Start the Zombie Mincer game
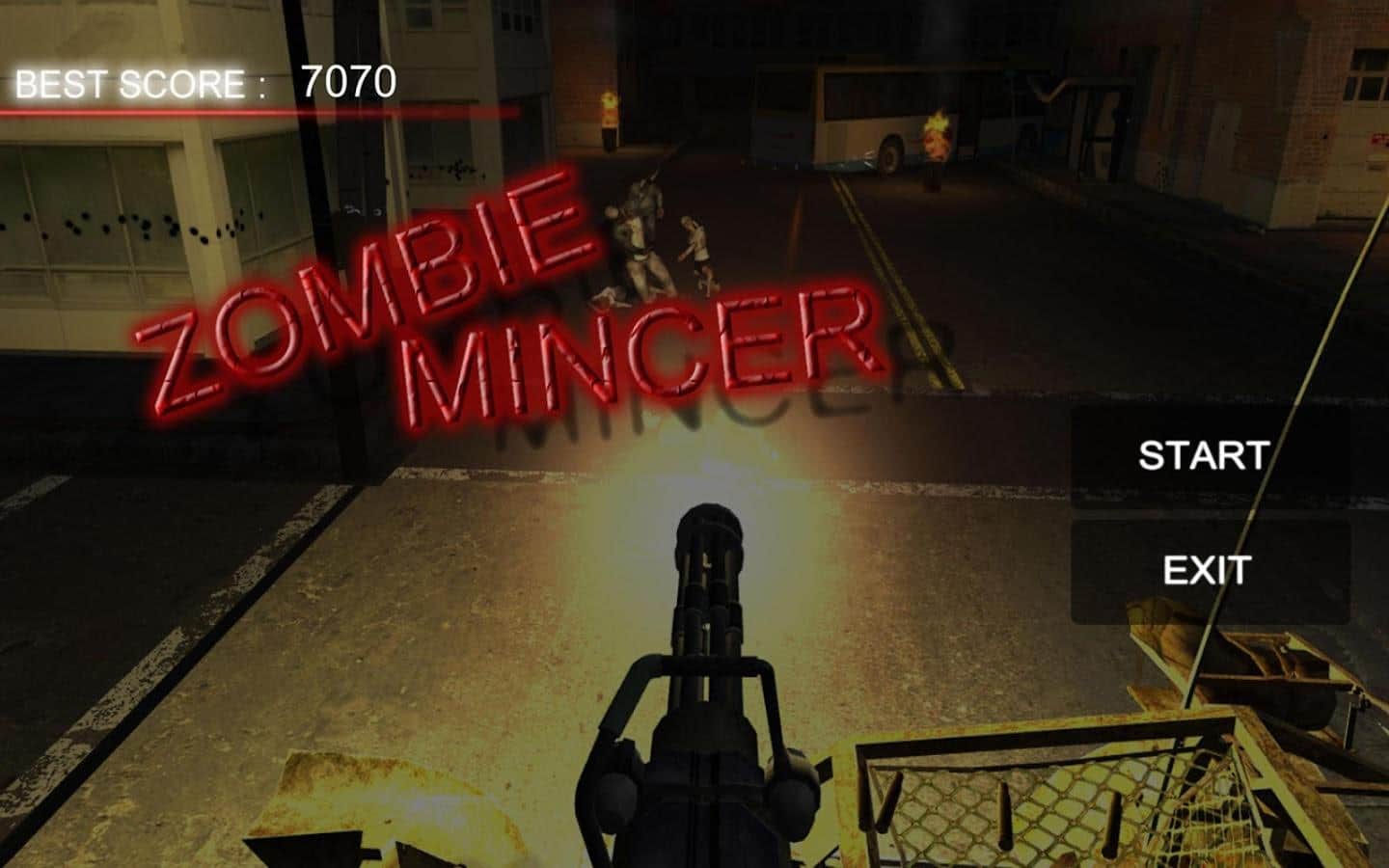Screen dimensions: 1389x868 click(1202, 455)
